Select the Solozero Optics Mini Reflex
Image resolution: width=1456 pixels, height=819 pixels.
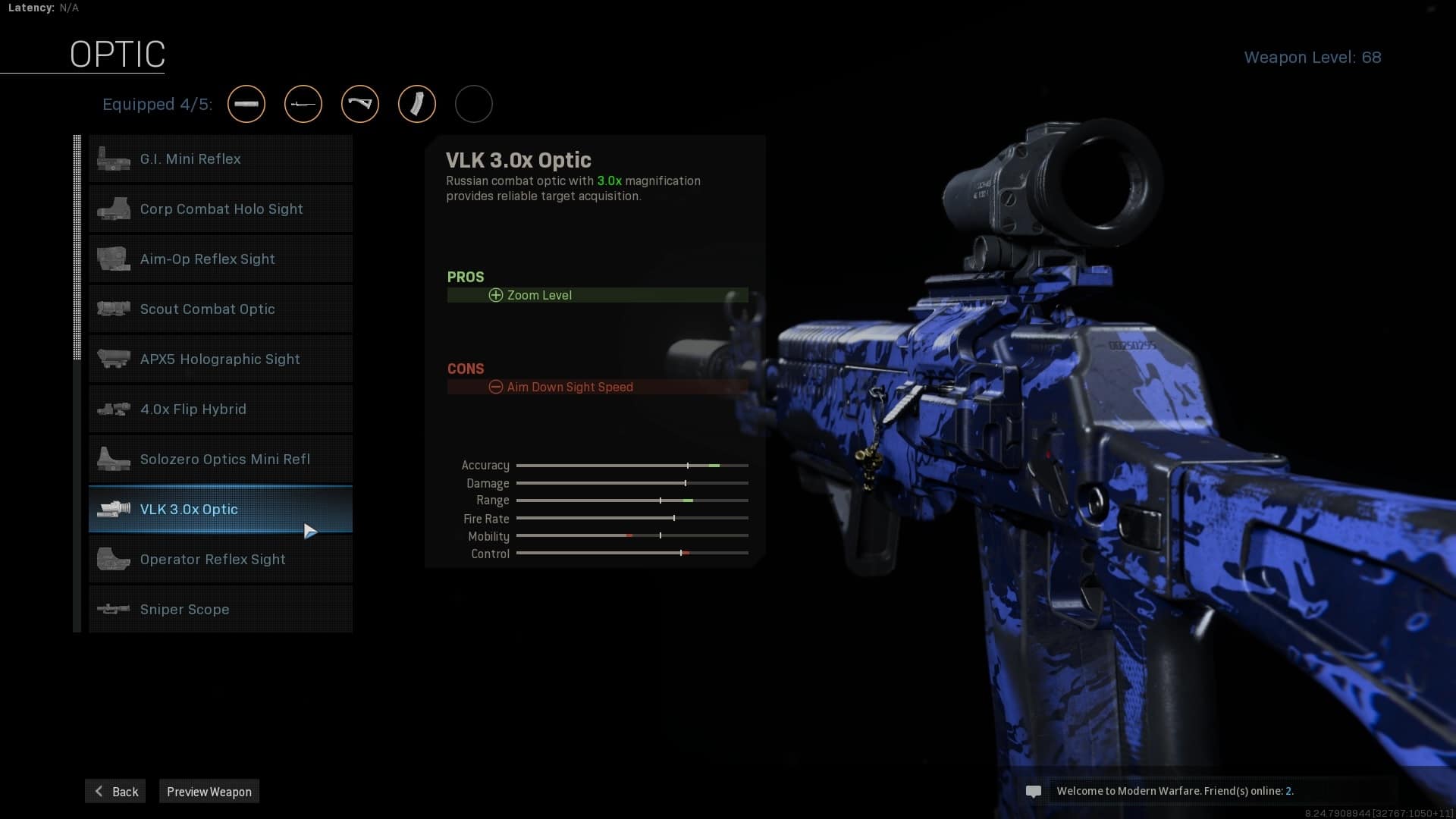tap(220, 460)
